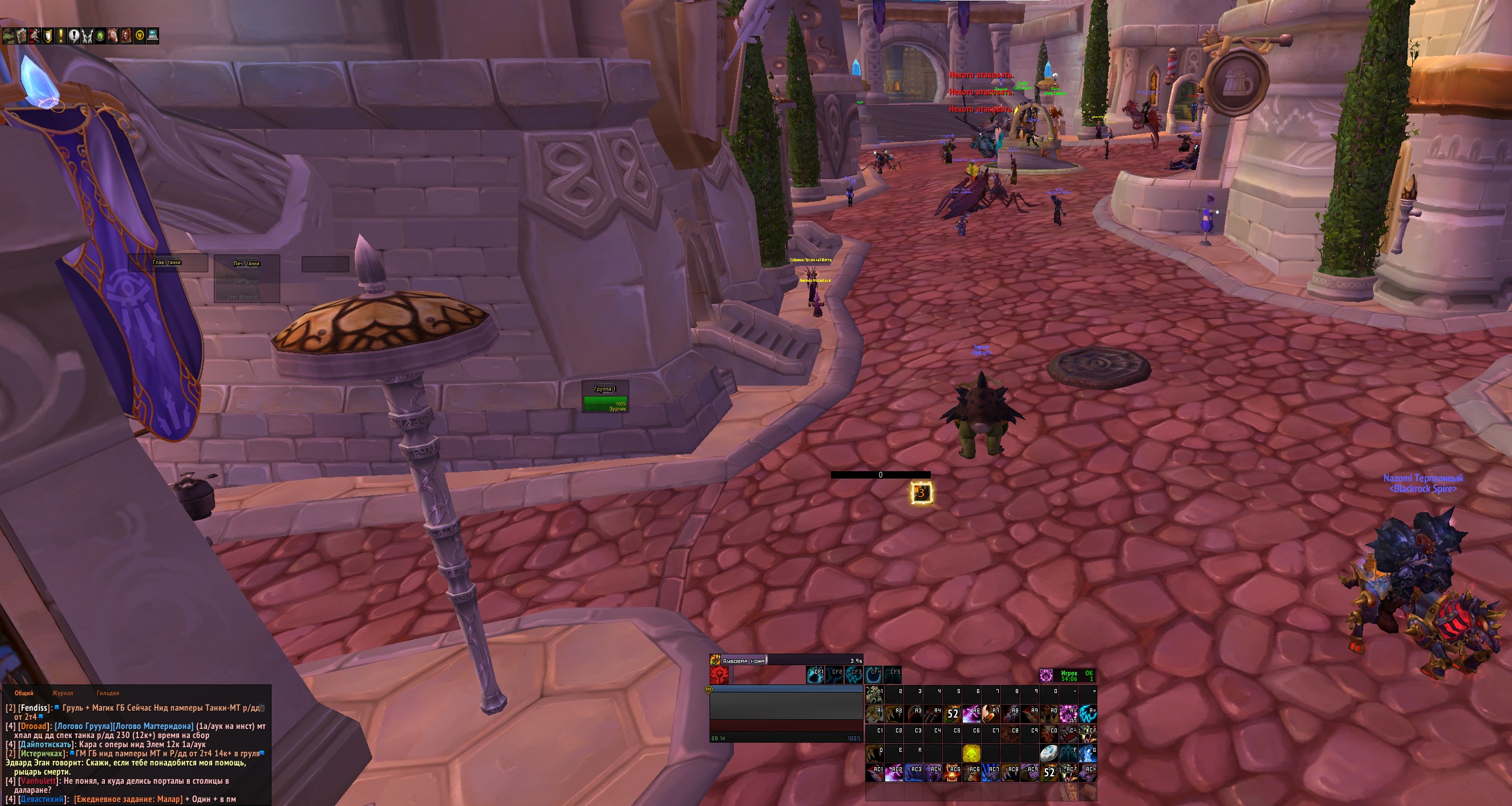
Task: Click the white hearthstone action slot
Action: point(1048,753)
